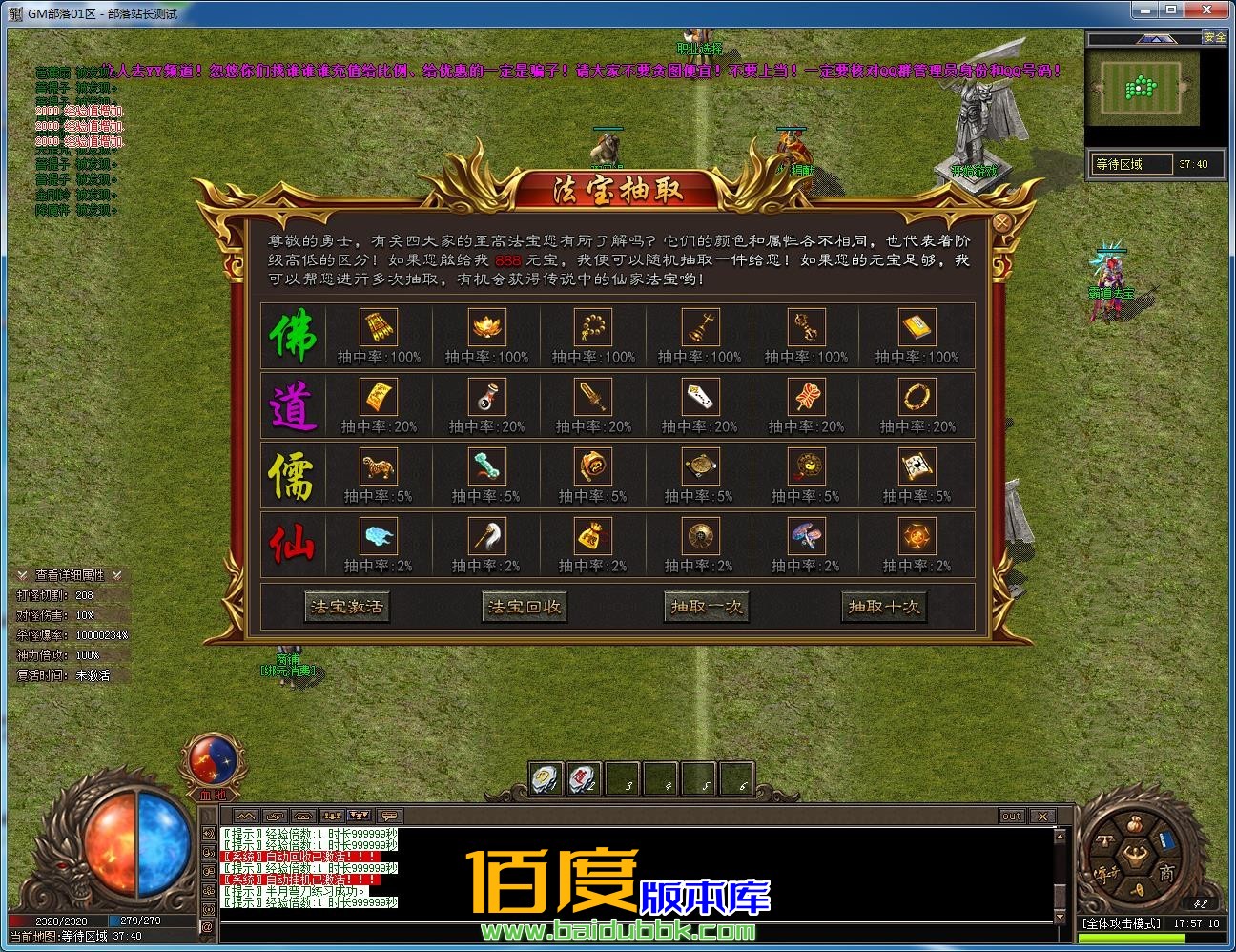Click the sword treasure icon in the 道 row
This screenshot has width=1236, height=952.
click(x=593, y=398)
